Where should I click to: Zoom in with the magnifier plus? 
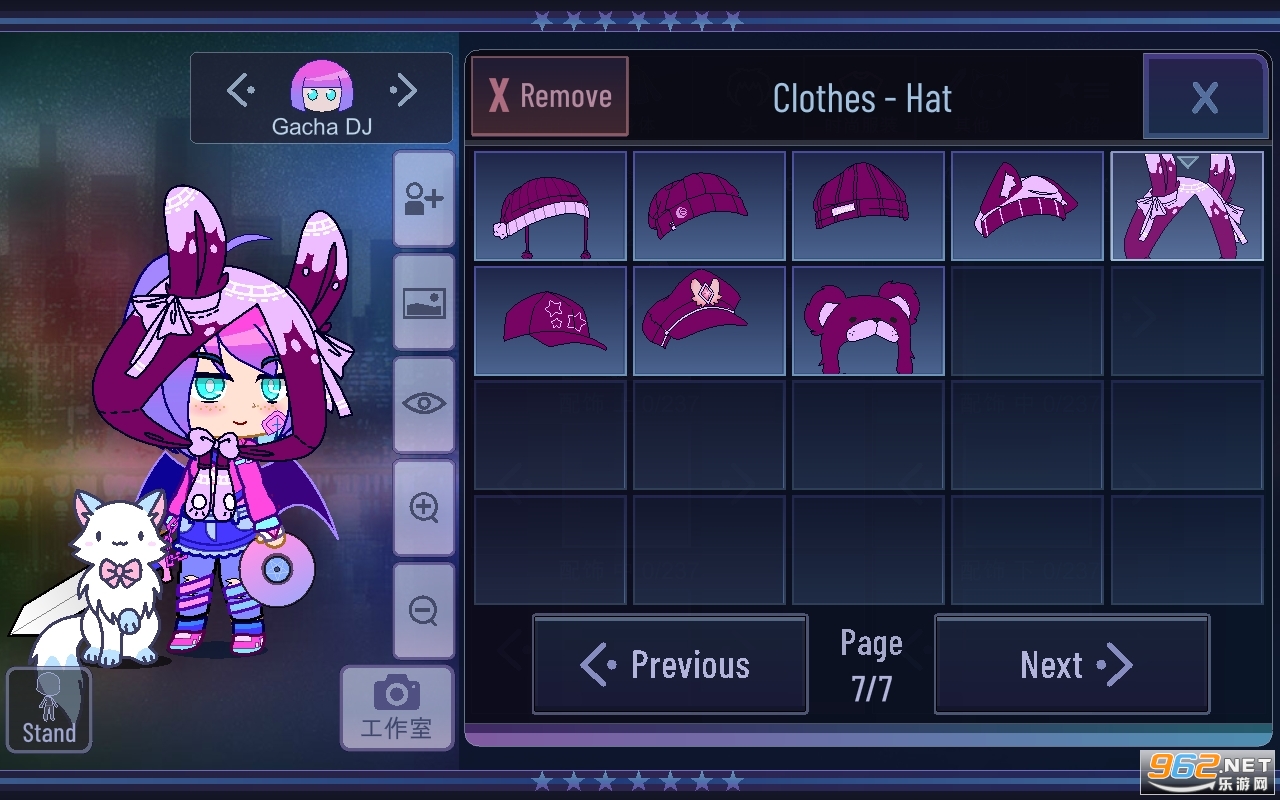[424, 508]
